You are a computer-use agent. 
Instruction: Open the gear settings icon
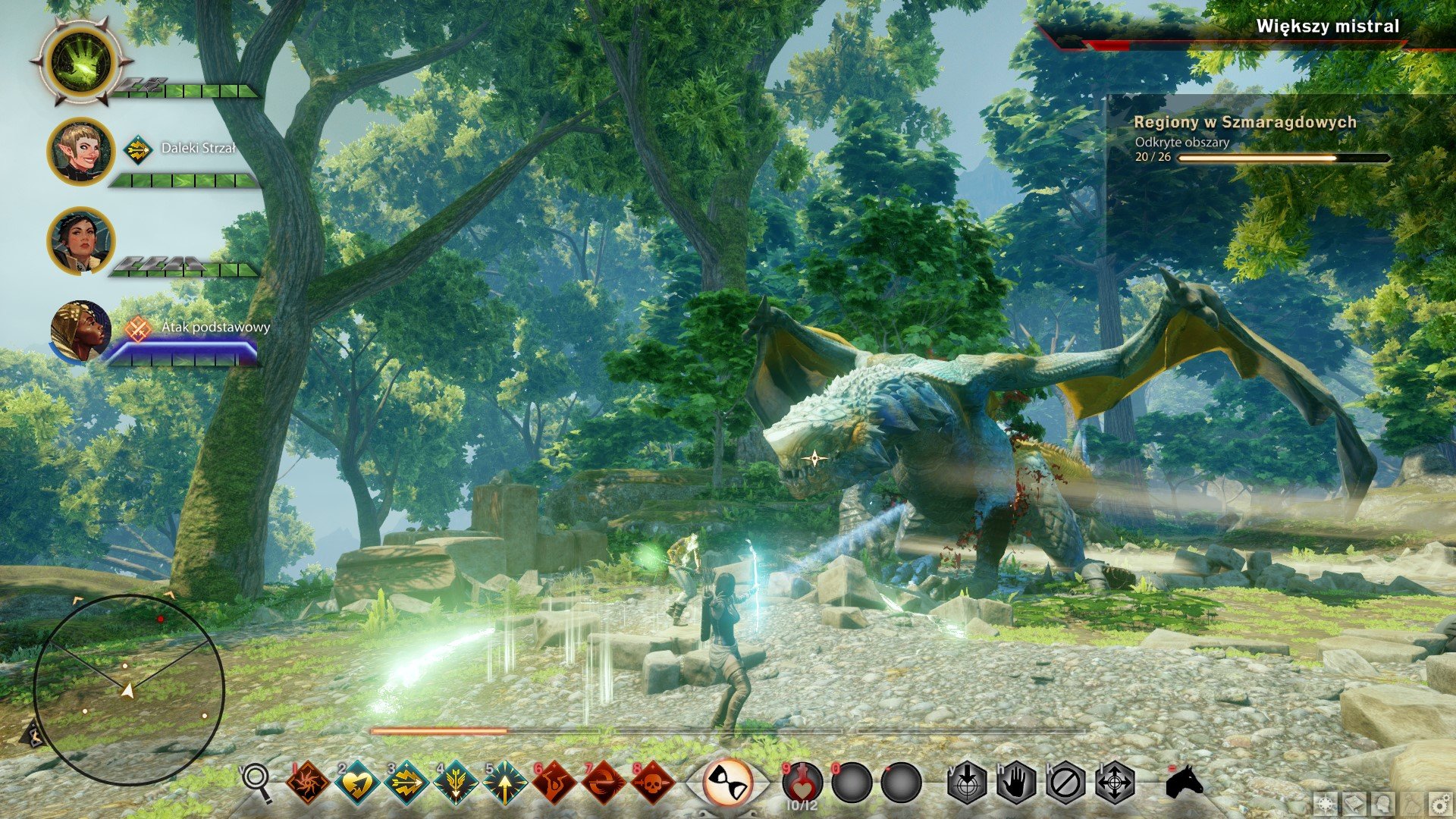point(1440,803)
